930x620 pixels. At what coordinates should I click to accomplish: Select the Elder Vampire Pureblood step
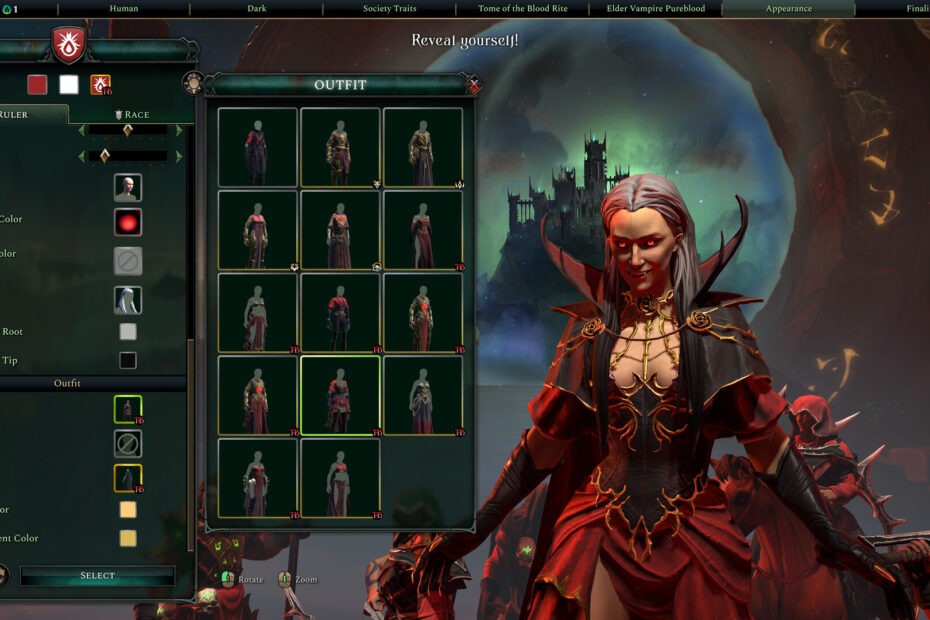coord(655,9)
